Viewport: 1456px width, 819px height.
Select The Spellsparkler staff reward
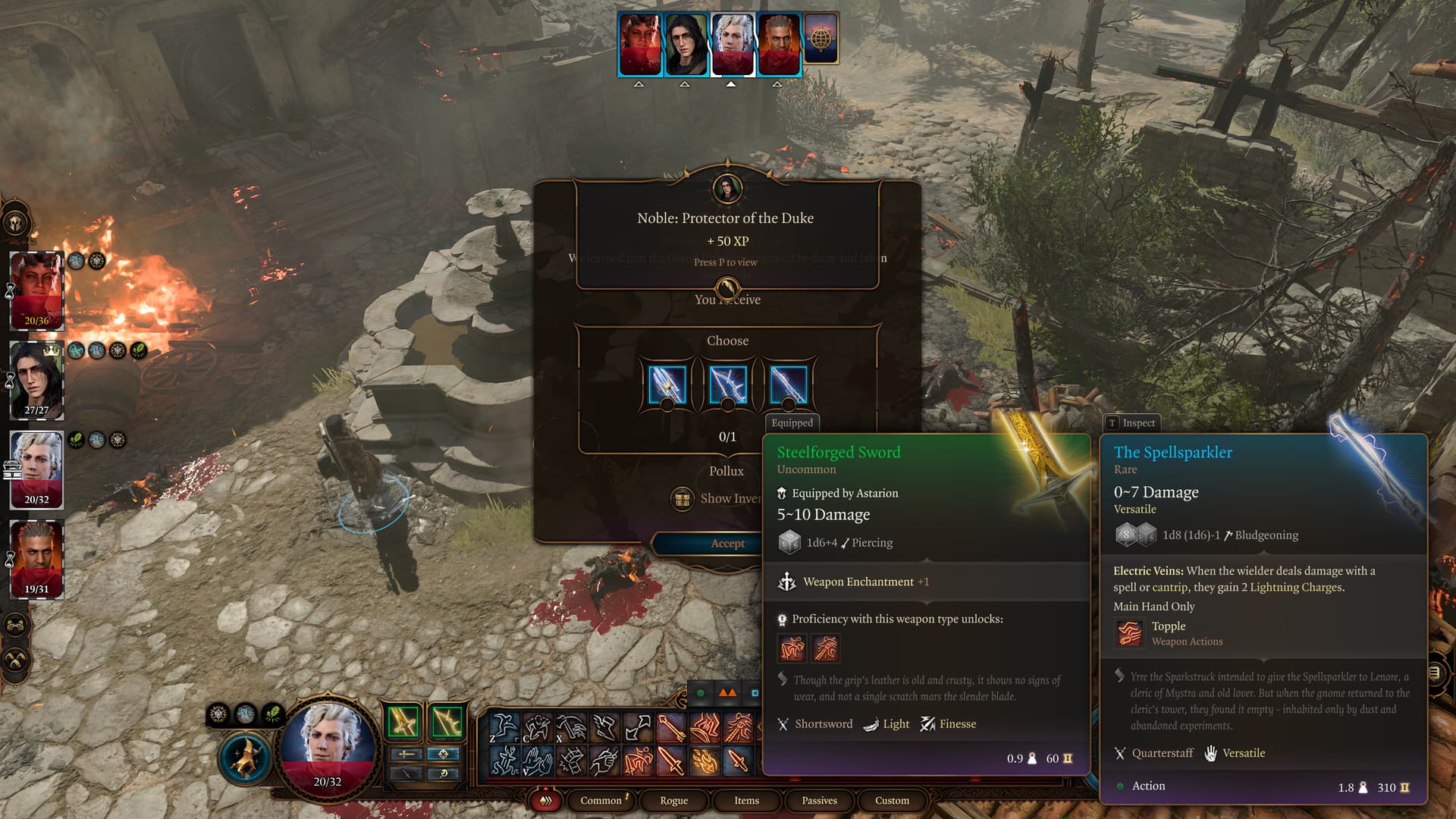pyautogui.click(x=788, y=384)
